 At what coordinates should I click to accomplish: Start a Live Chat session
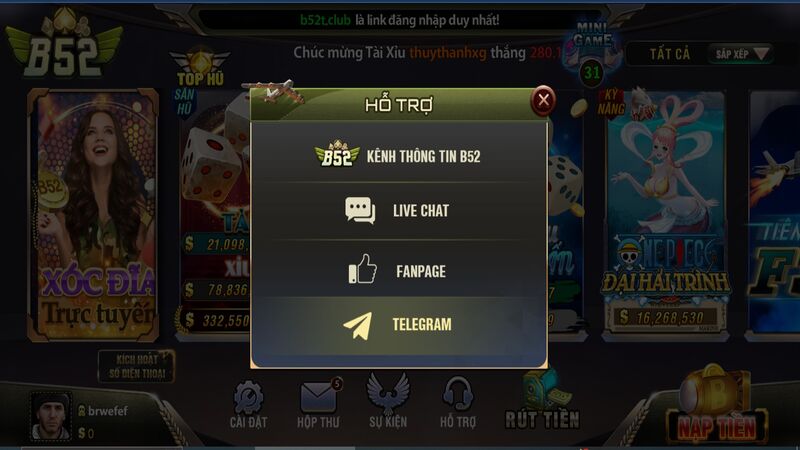(x=398, y=210)
